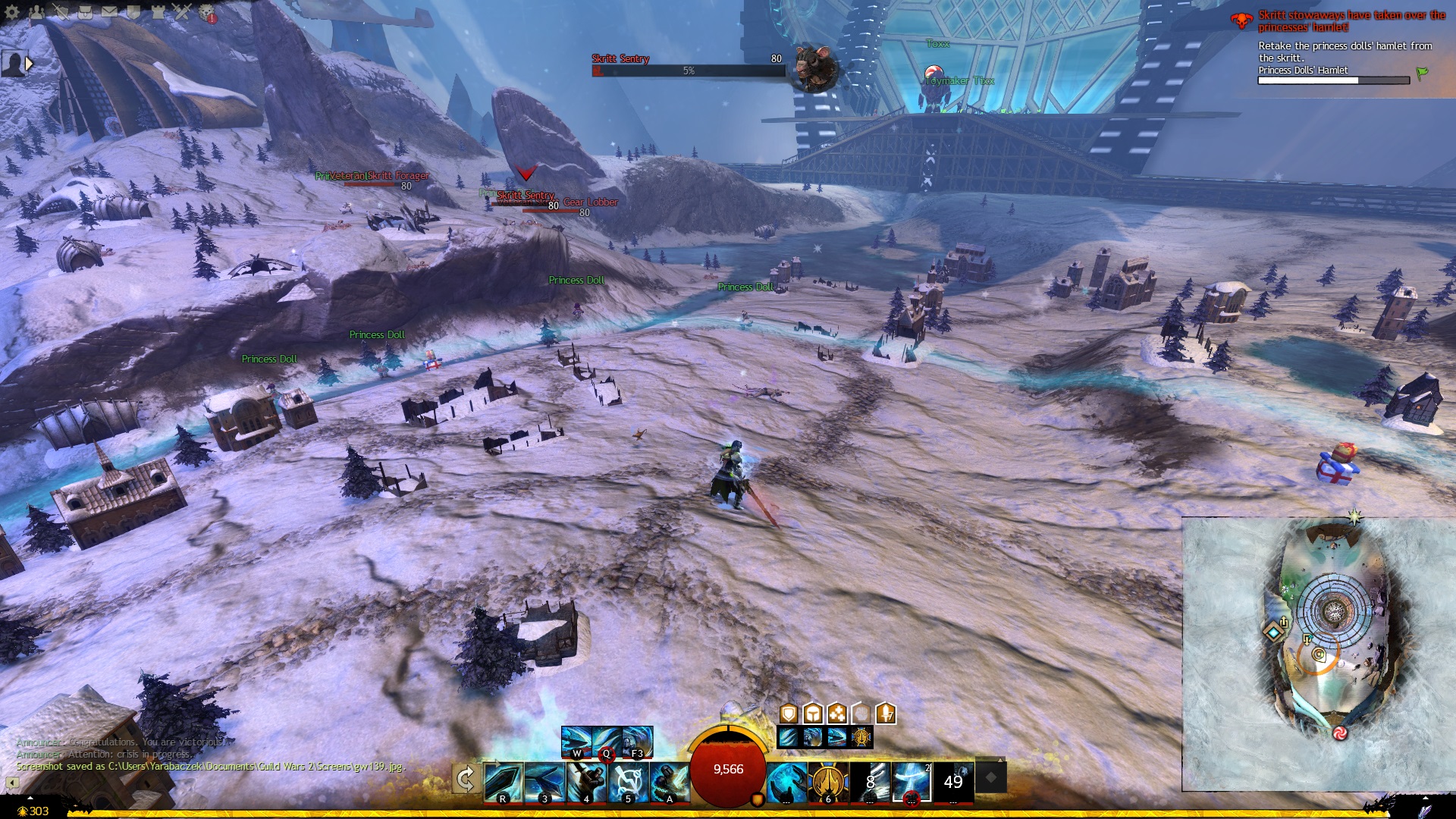The width and height of the screenshot is (1456, 819).
Task: Open the World vs World castle icon
Action: (158, 12)
